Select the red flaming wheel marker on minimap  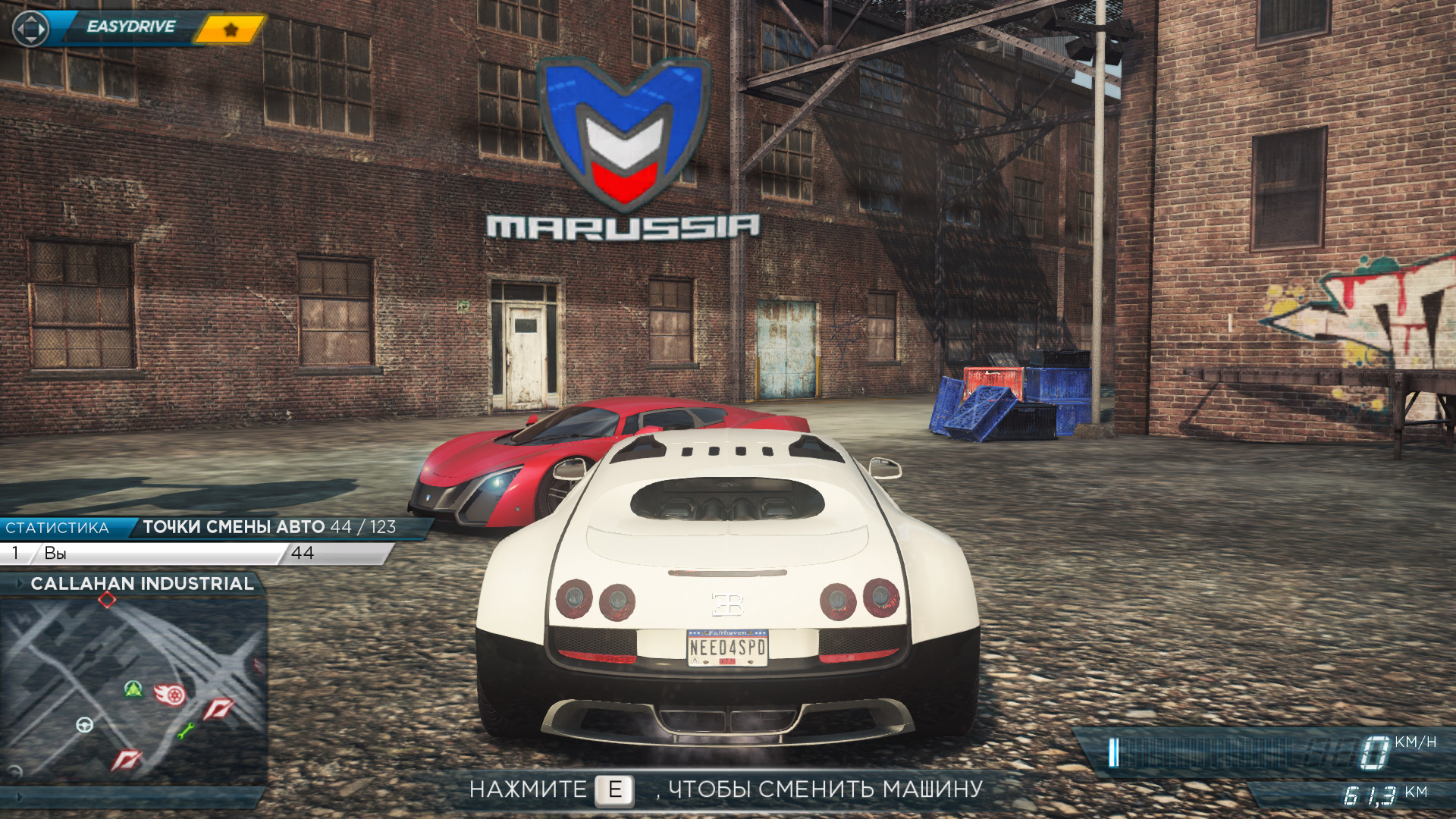coord(171,694)
